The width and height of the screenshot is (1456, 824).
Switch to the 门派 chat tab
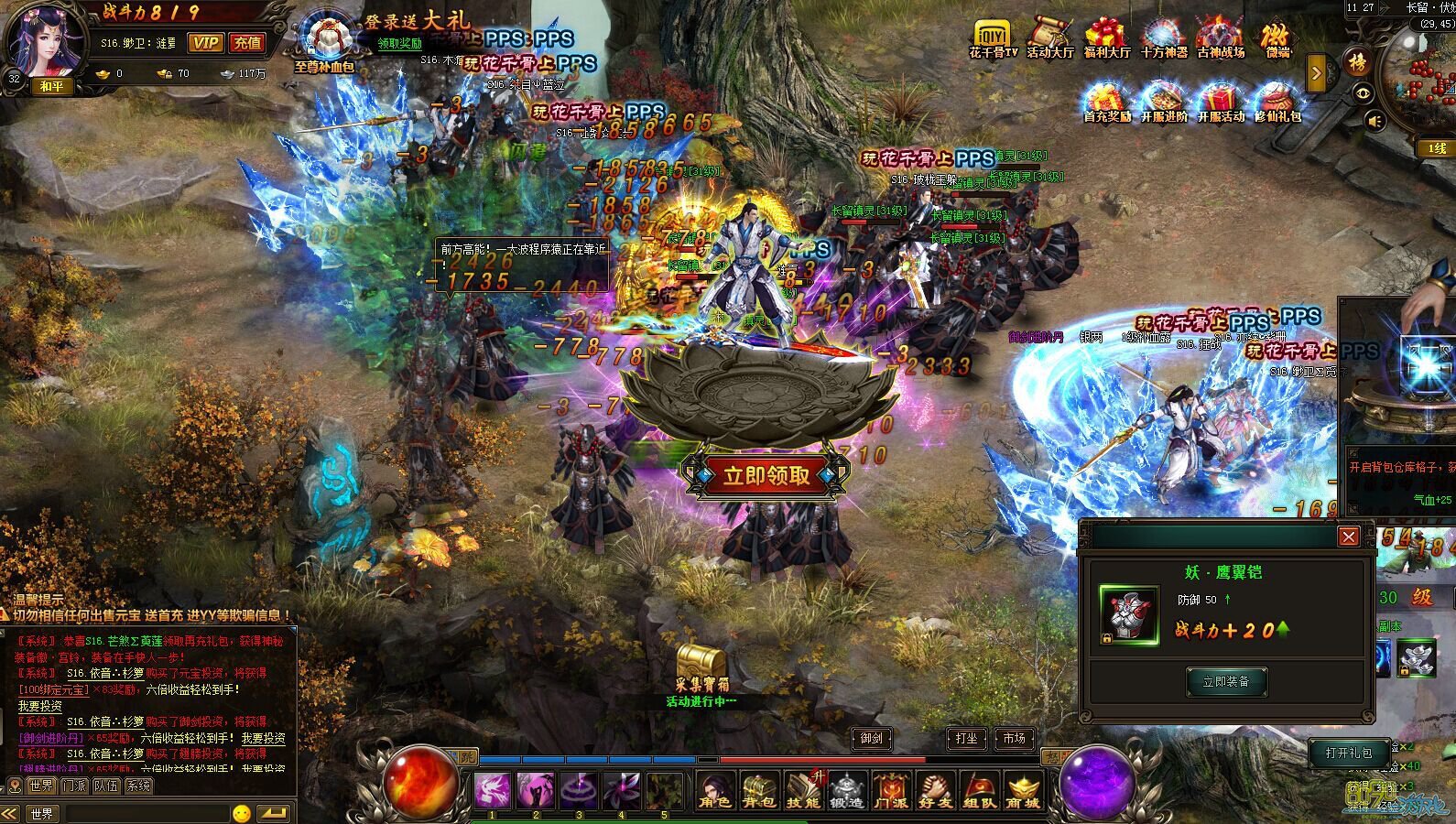[74, 786]
